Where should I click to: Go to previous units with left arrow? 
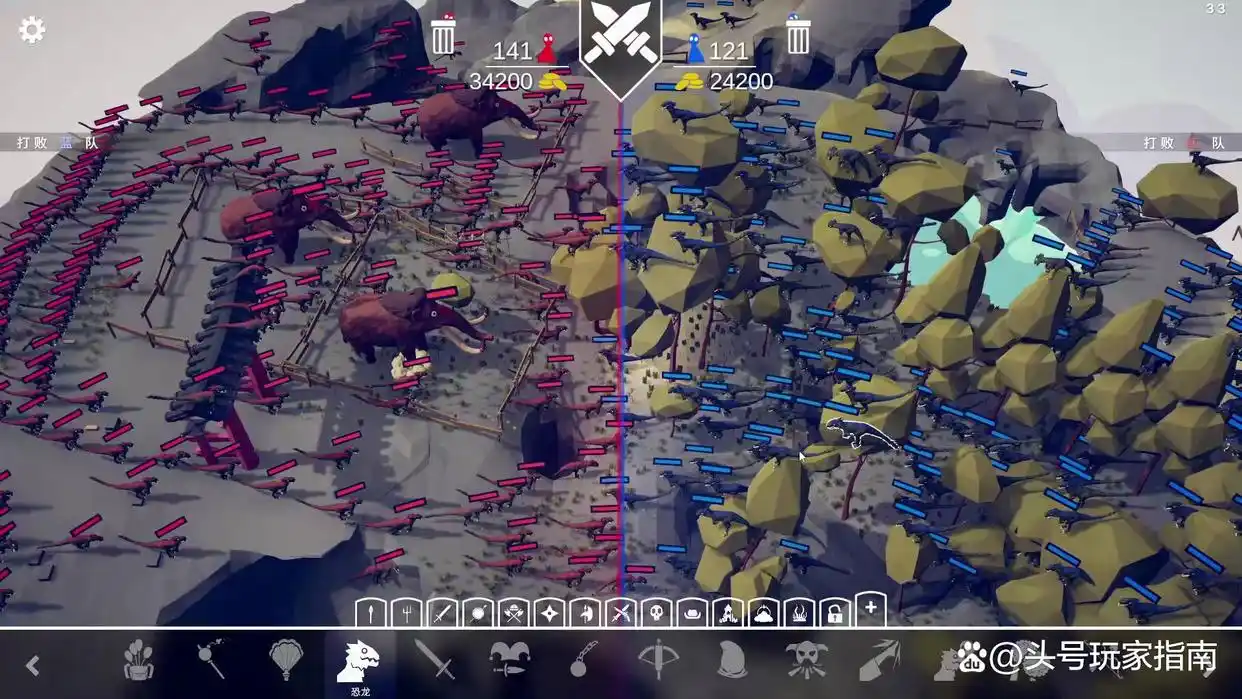point(33,665)
